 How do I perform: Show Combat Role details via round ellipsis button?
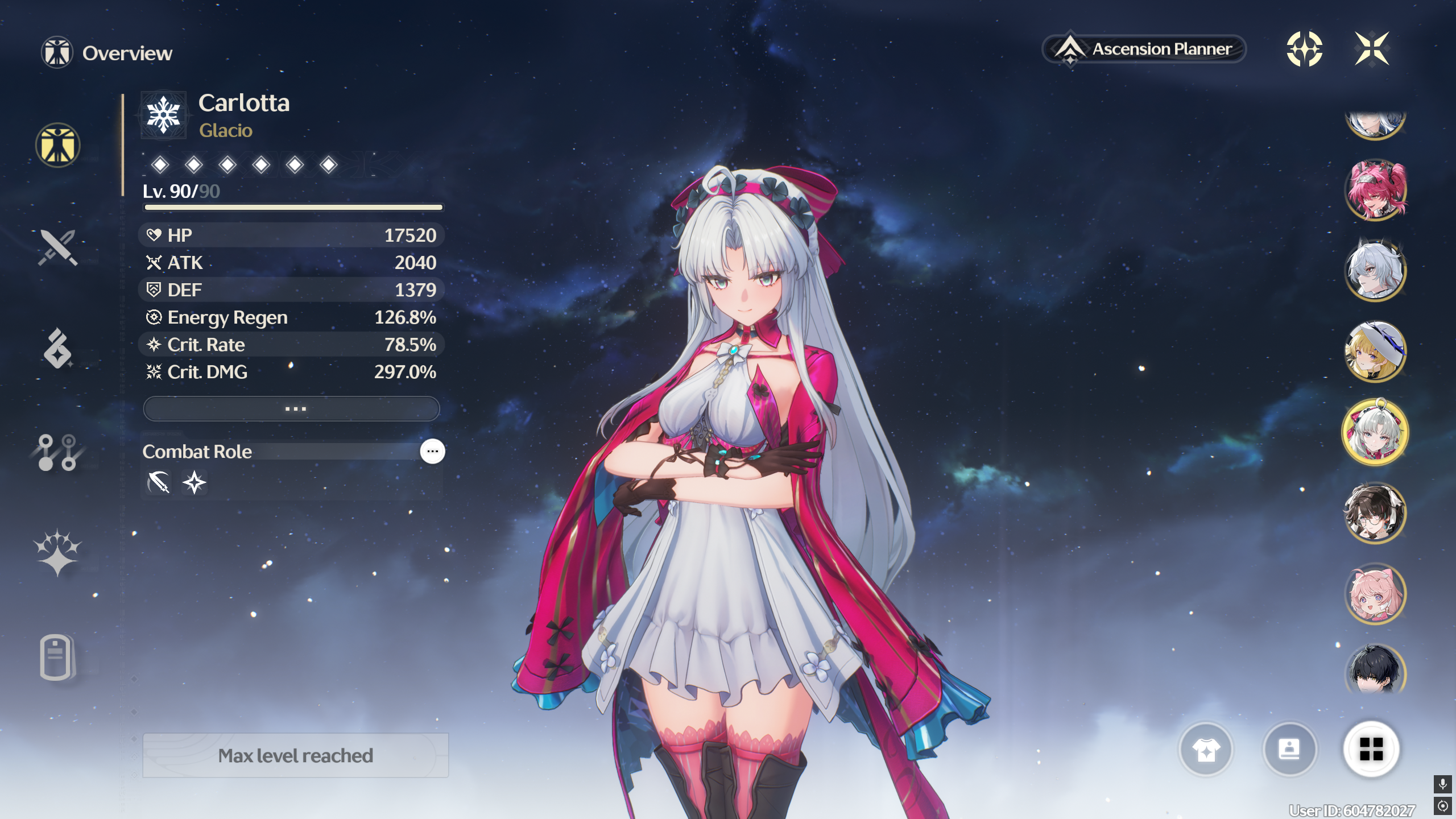(x=432, y=452)
